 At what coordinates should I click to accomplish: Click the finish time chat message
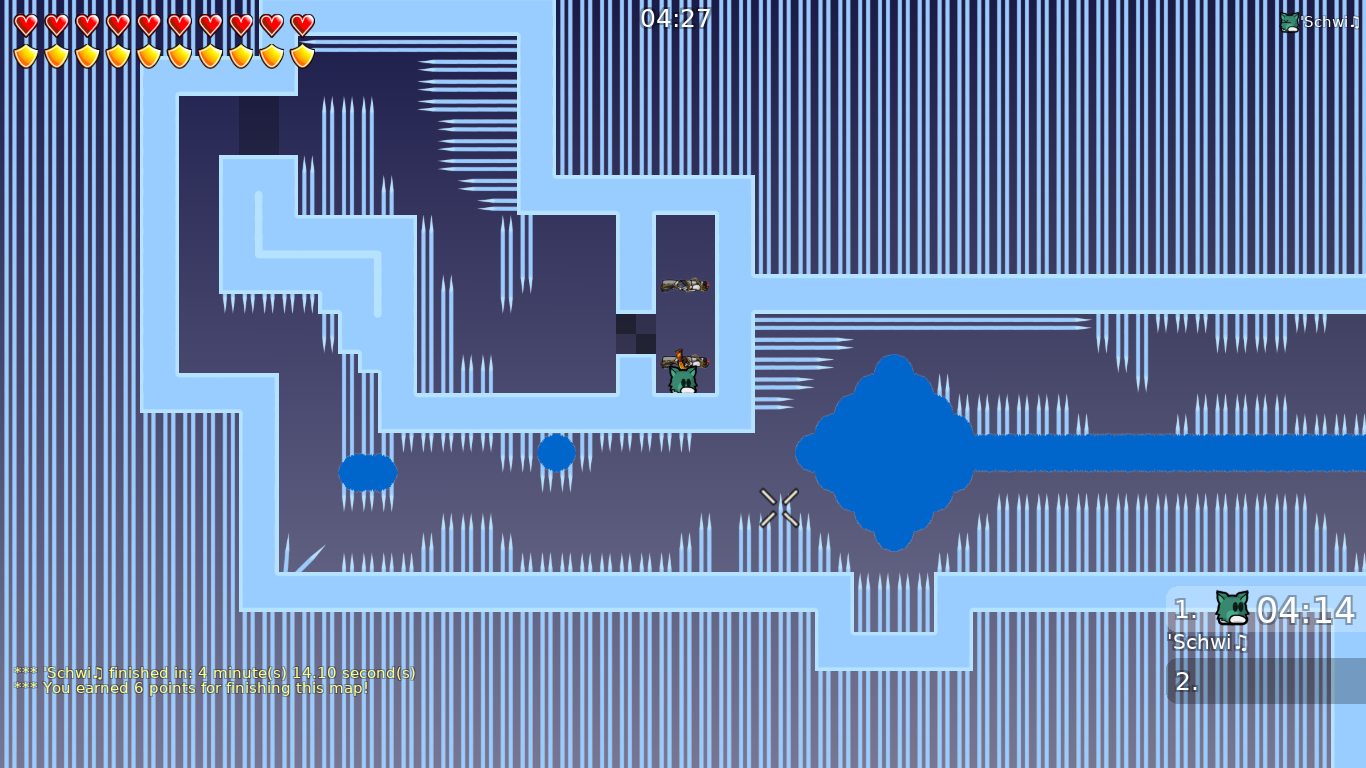tap(215, 673)
